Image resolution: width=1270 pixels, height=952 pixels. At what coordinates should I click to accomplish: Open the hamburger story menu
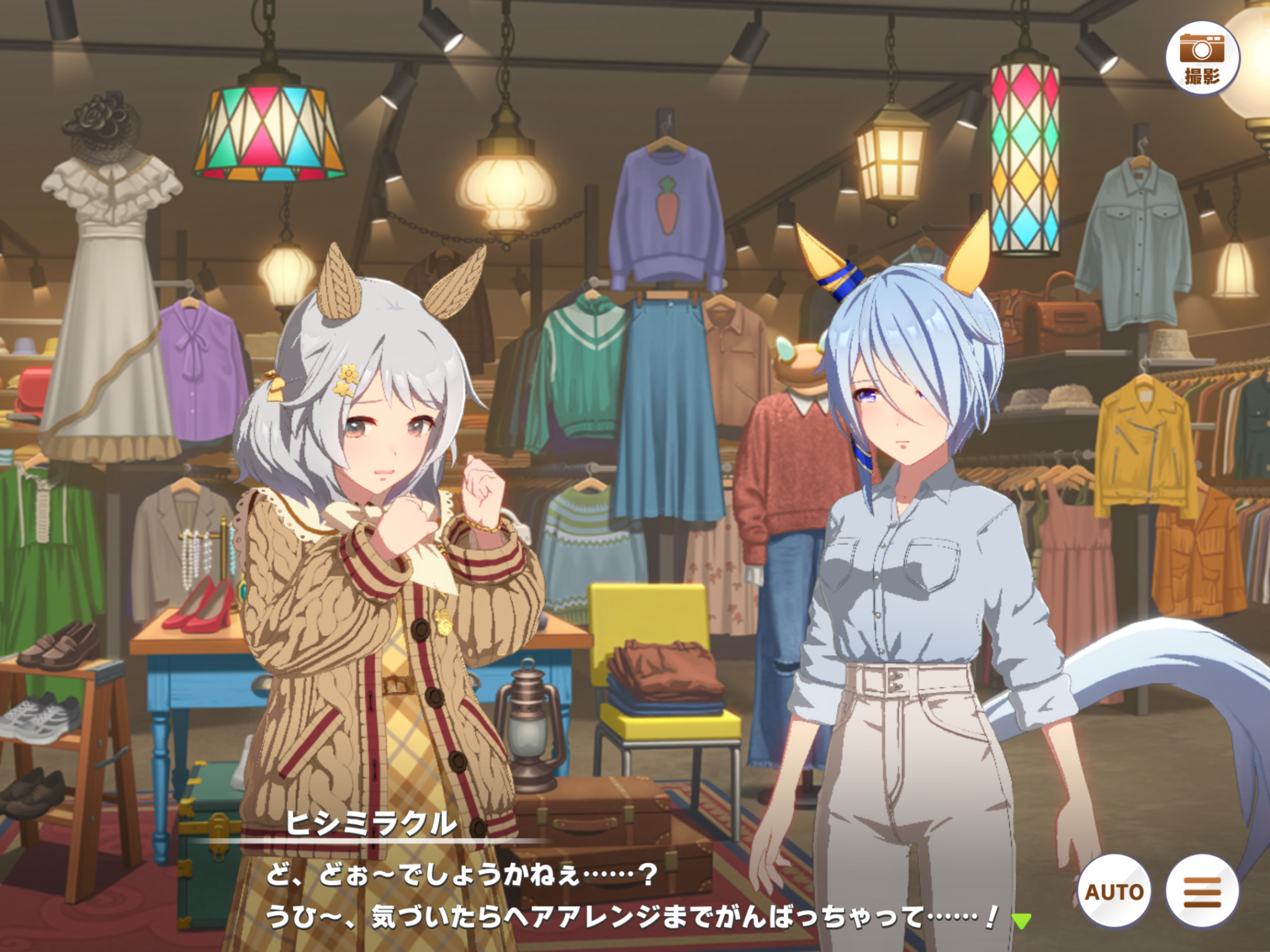(x=1202, y=891)
